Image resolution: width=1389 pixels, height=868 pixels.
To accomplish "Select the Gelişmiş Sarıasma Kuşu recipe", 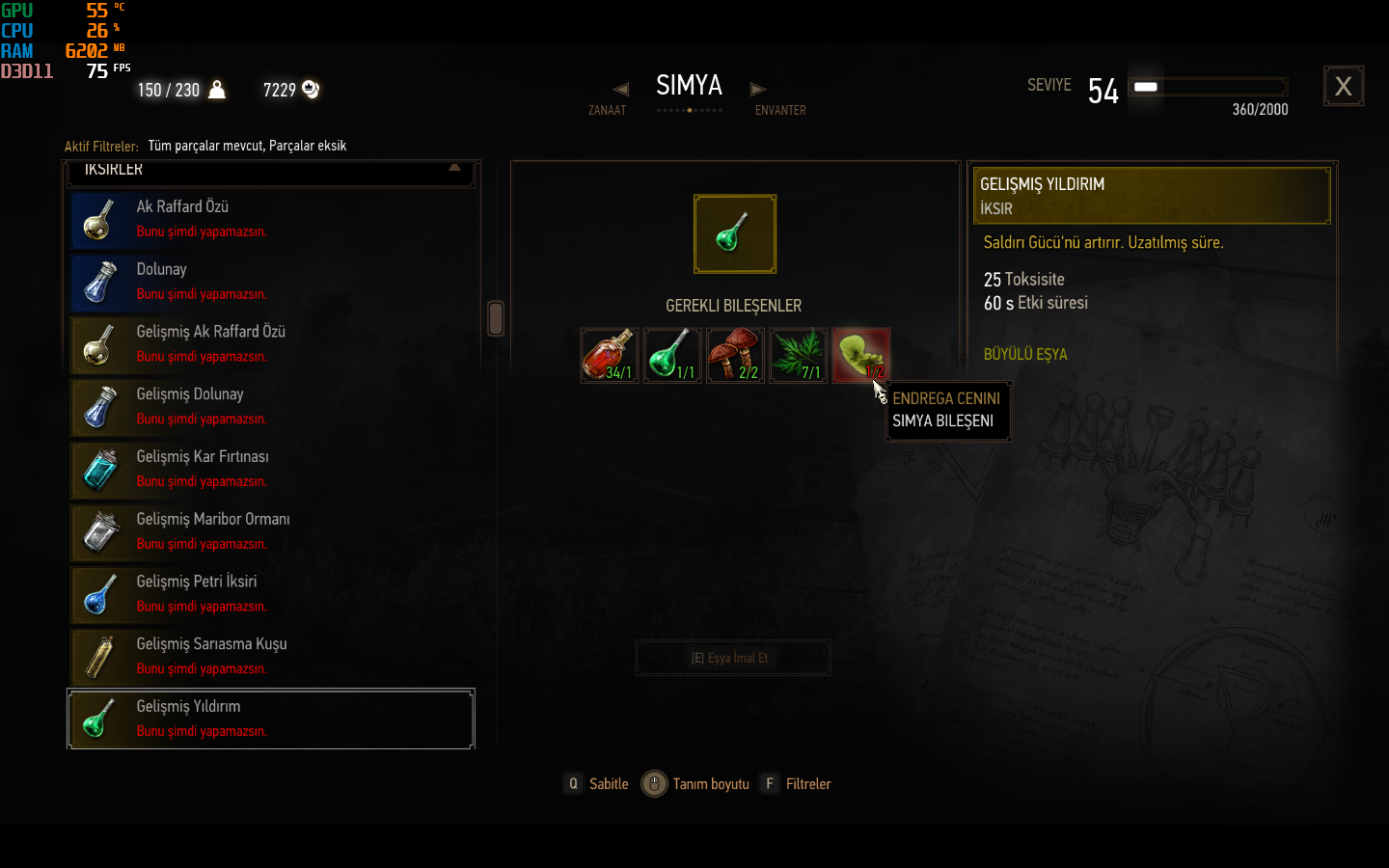I will pos(271,657).
